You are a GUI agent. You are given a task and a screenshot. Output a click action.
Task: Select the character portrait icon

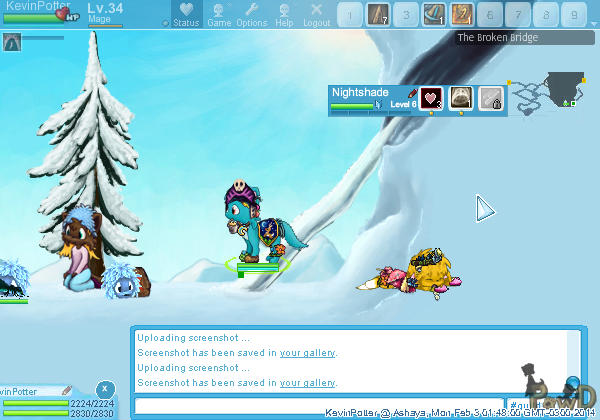(12, 42)
